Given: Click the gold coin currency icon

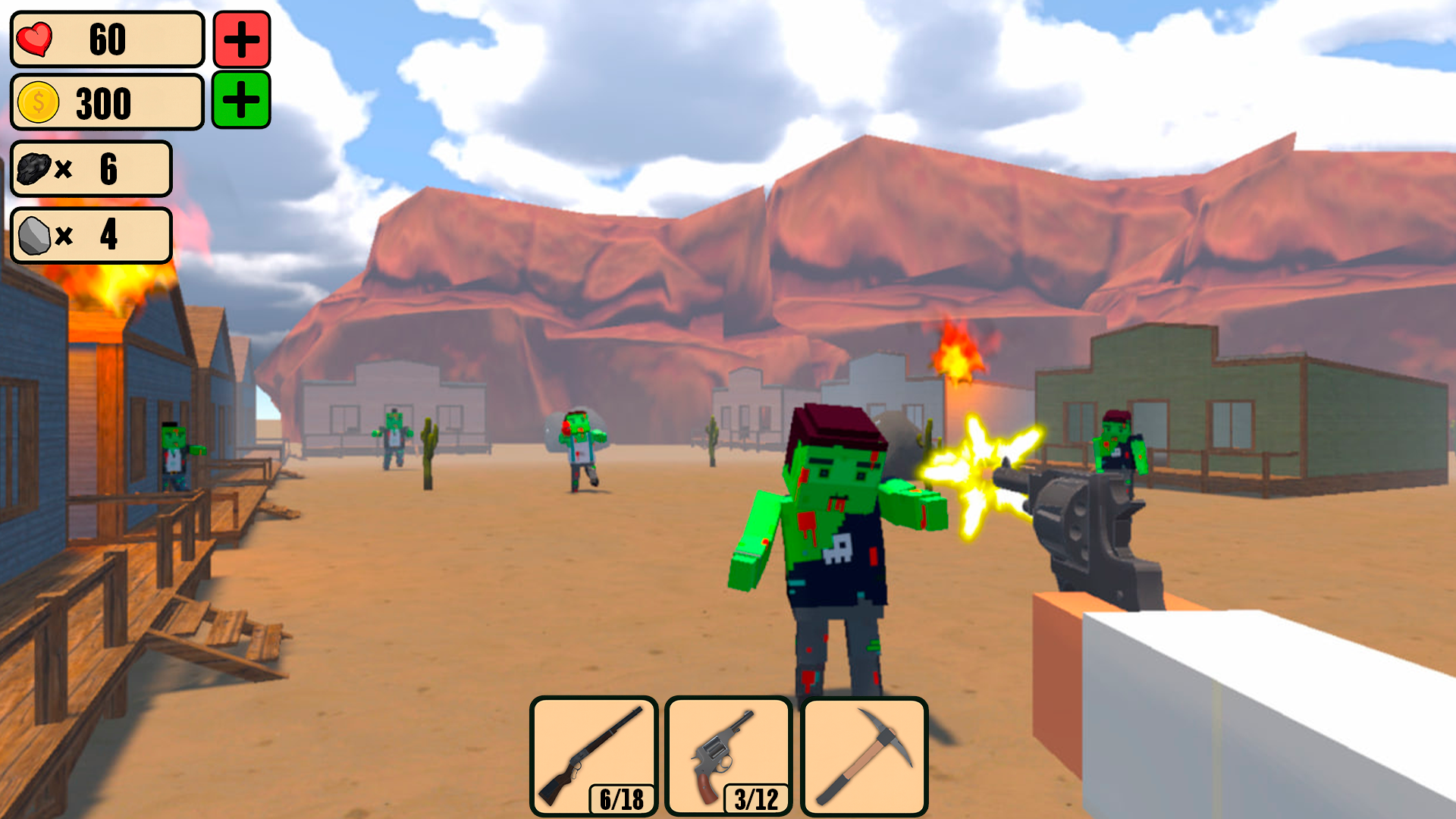Looking at the screenshot, I should click(x=39, y=102).
